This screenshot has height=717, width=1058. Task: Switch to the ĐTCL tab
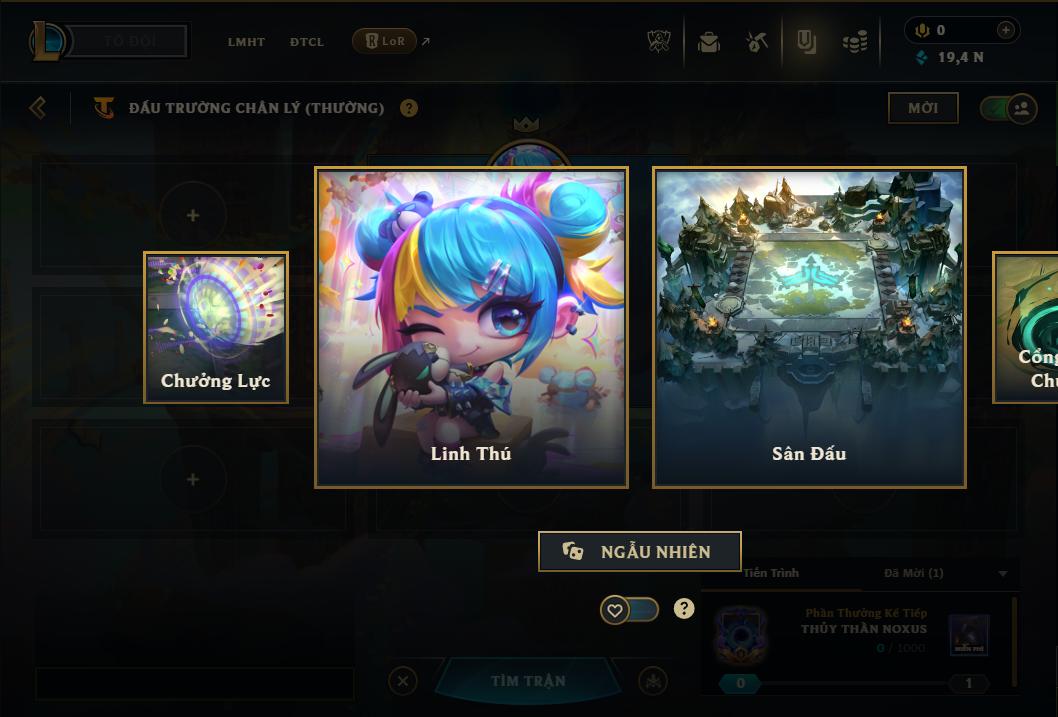coord(306,42)
